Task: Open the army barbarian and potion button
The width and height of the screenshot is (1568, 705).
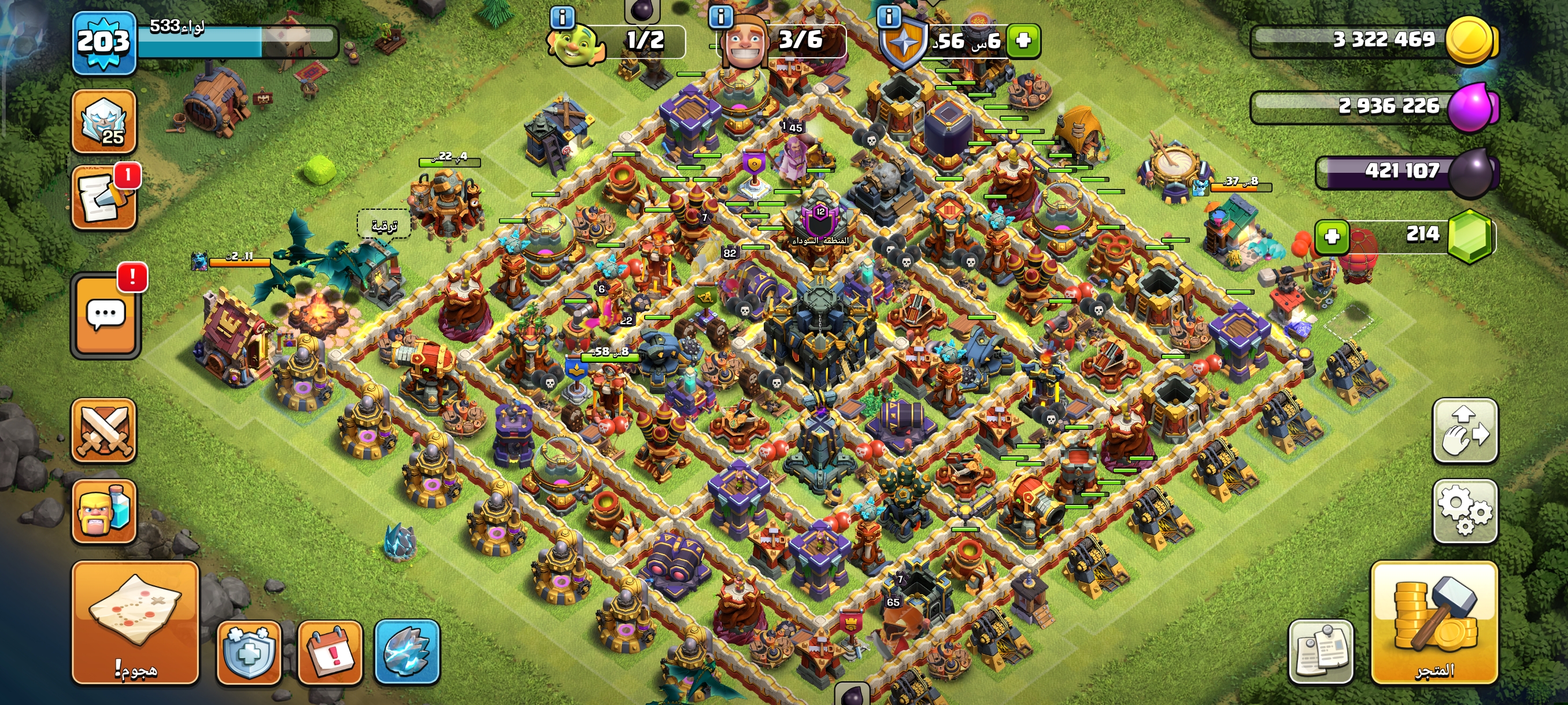Action: [x=104, y=511]
